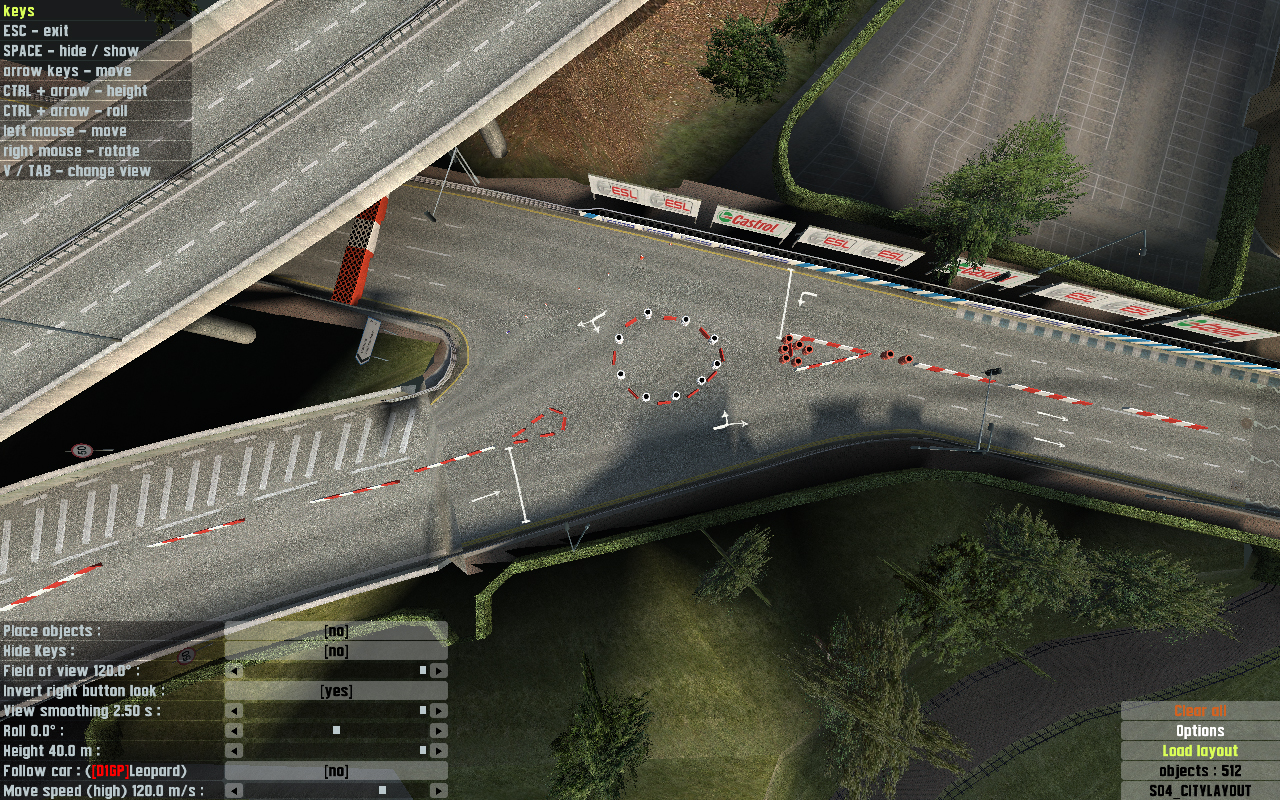Increase Field of view with right arrow
The image size is (1280, 800).
click(438, 671)
